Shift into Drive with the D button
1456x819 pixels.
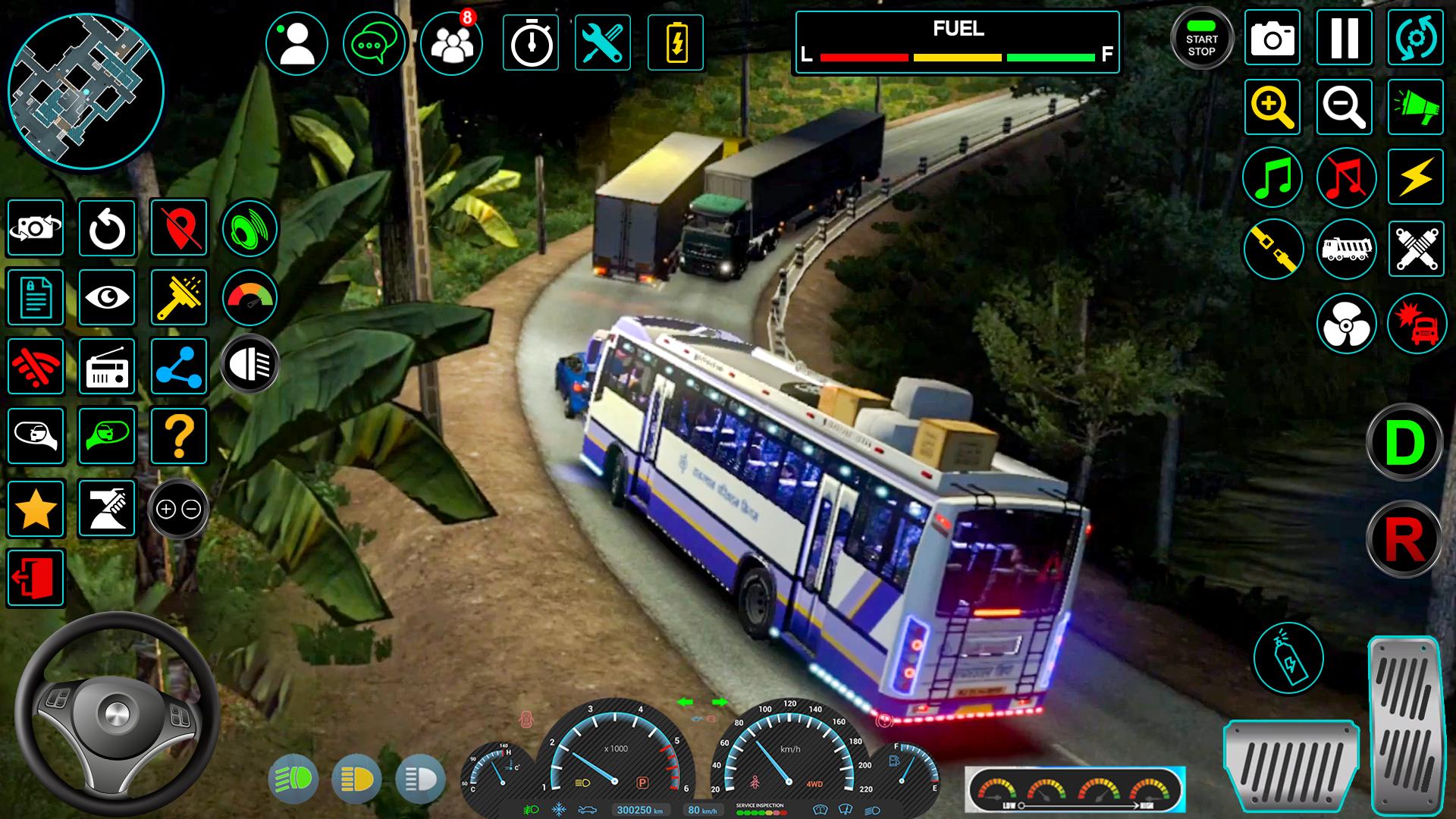click(1404, 442)
